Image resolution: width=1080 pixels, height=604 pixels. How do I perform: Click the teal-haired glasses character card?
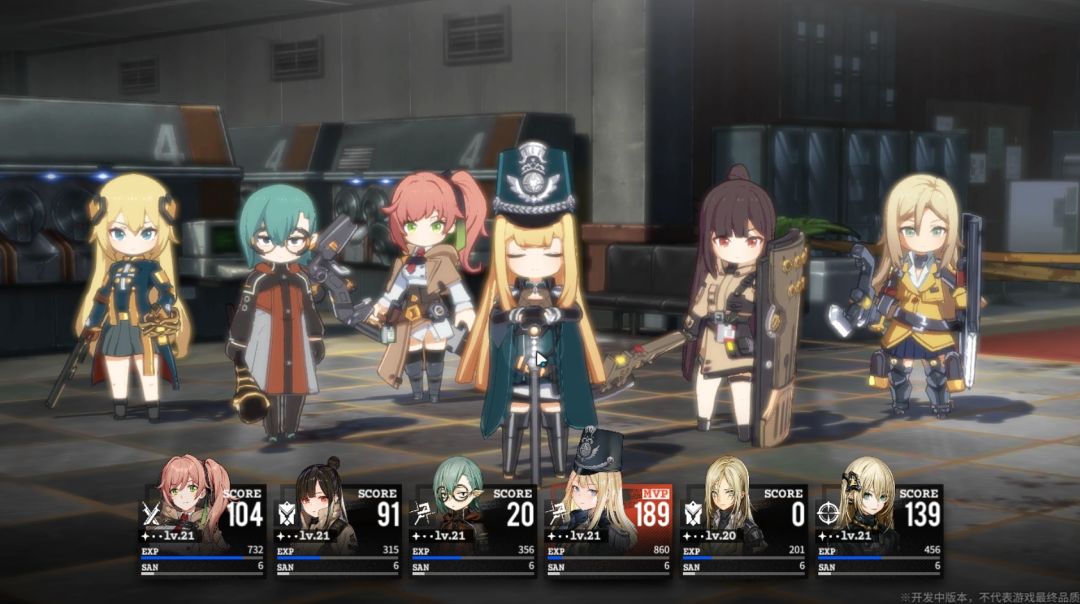pyautogui.click(x=473, y=530)
